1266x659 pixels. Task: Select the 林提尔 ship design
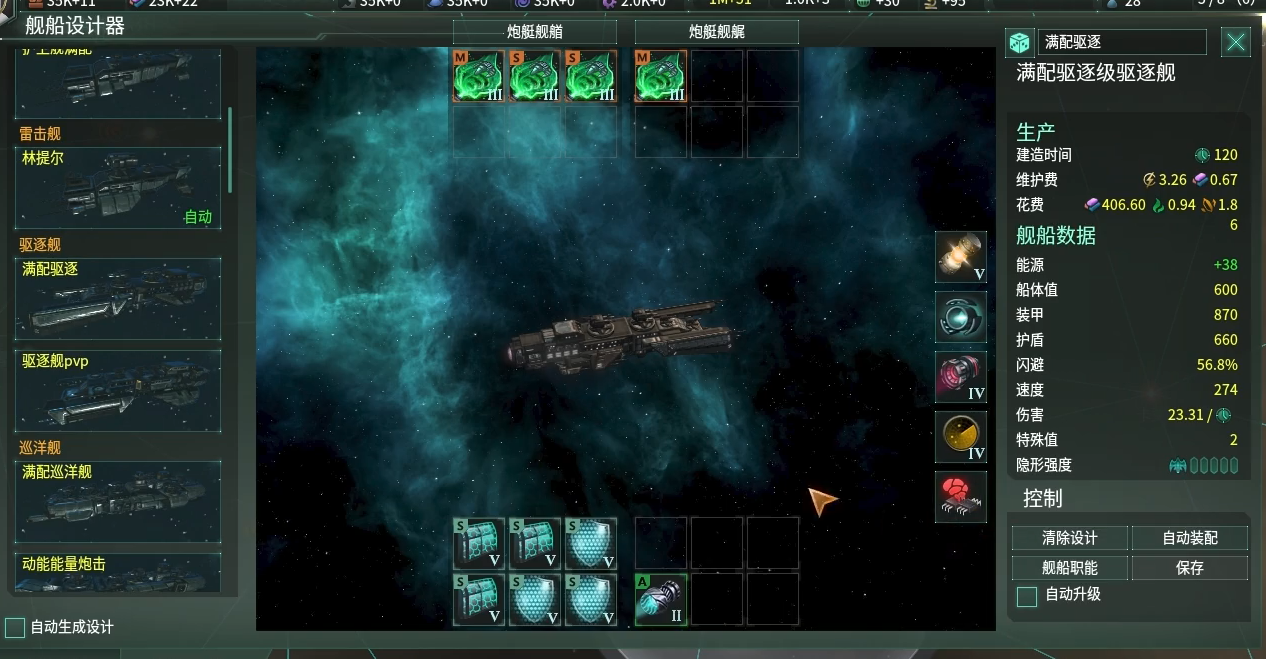(118, 188)
